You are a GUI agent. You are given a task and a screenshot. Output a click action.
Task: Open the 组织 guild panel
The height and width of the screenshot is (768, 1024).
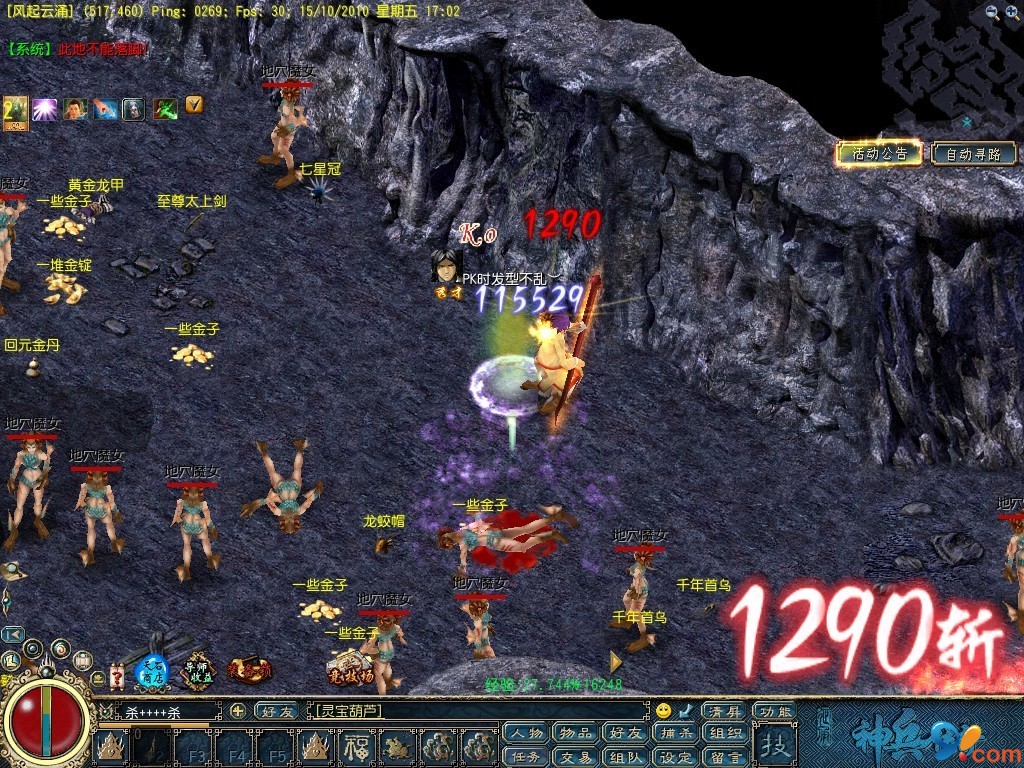[726, 733]
